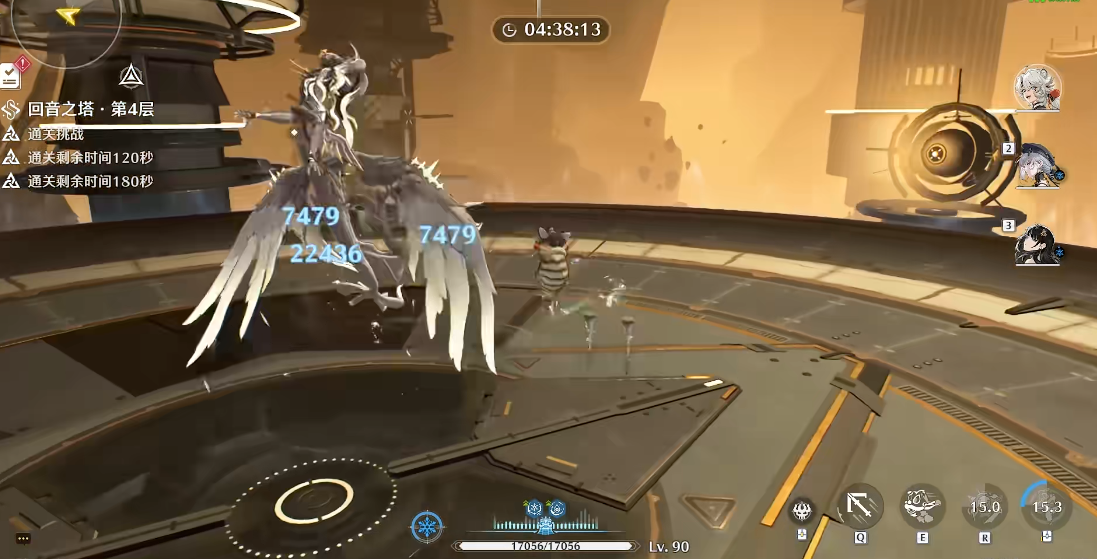
Task: Activate the R ability on 15.0 cooldown
Action: click(984, 507)
